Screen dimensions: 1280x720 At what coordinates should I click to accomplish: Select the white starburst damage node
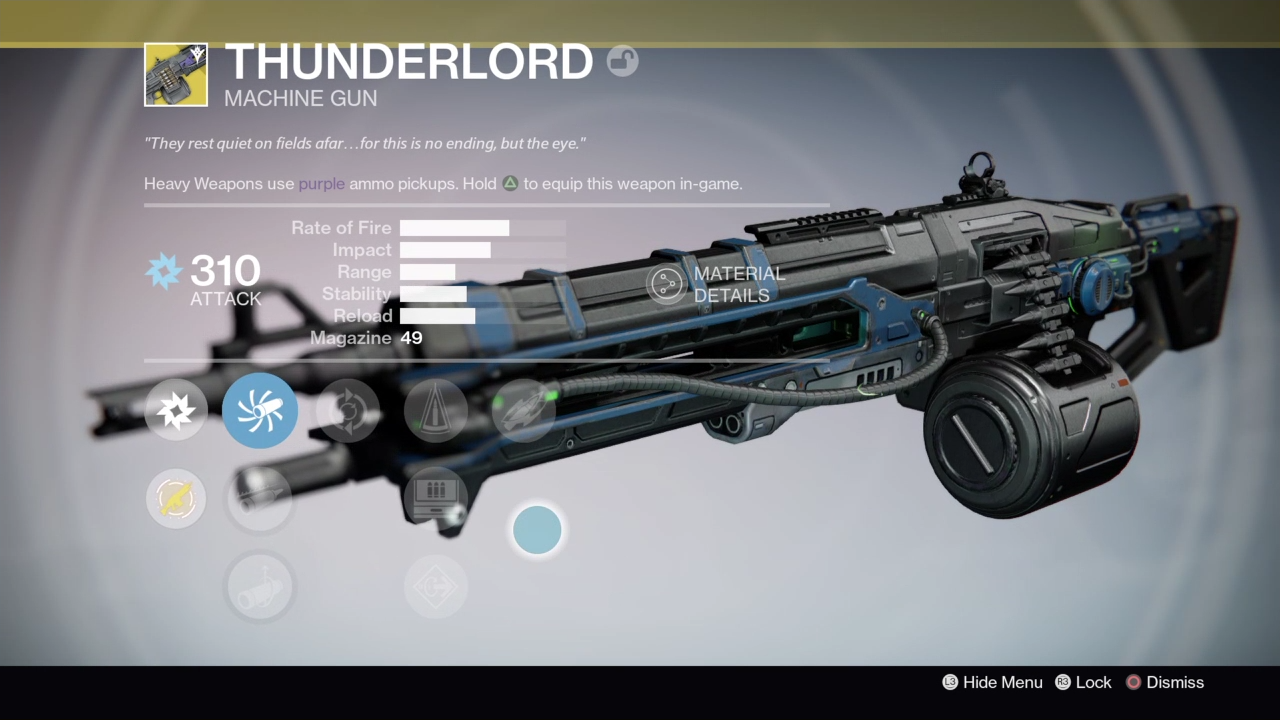[x=176, y=411]
